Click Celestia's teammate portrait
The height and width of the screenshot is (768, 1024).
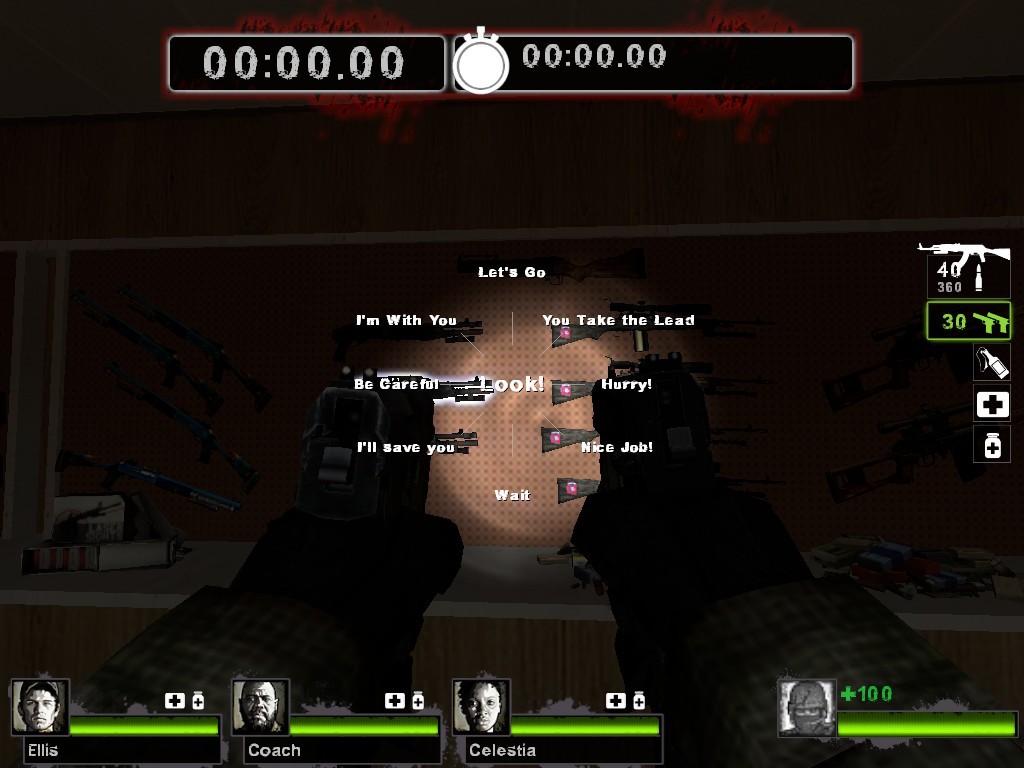point(481,707)
